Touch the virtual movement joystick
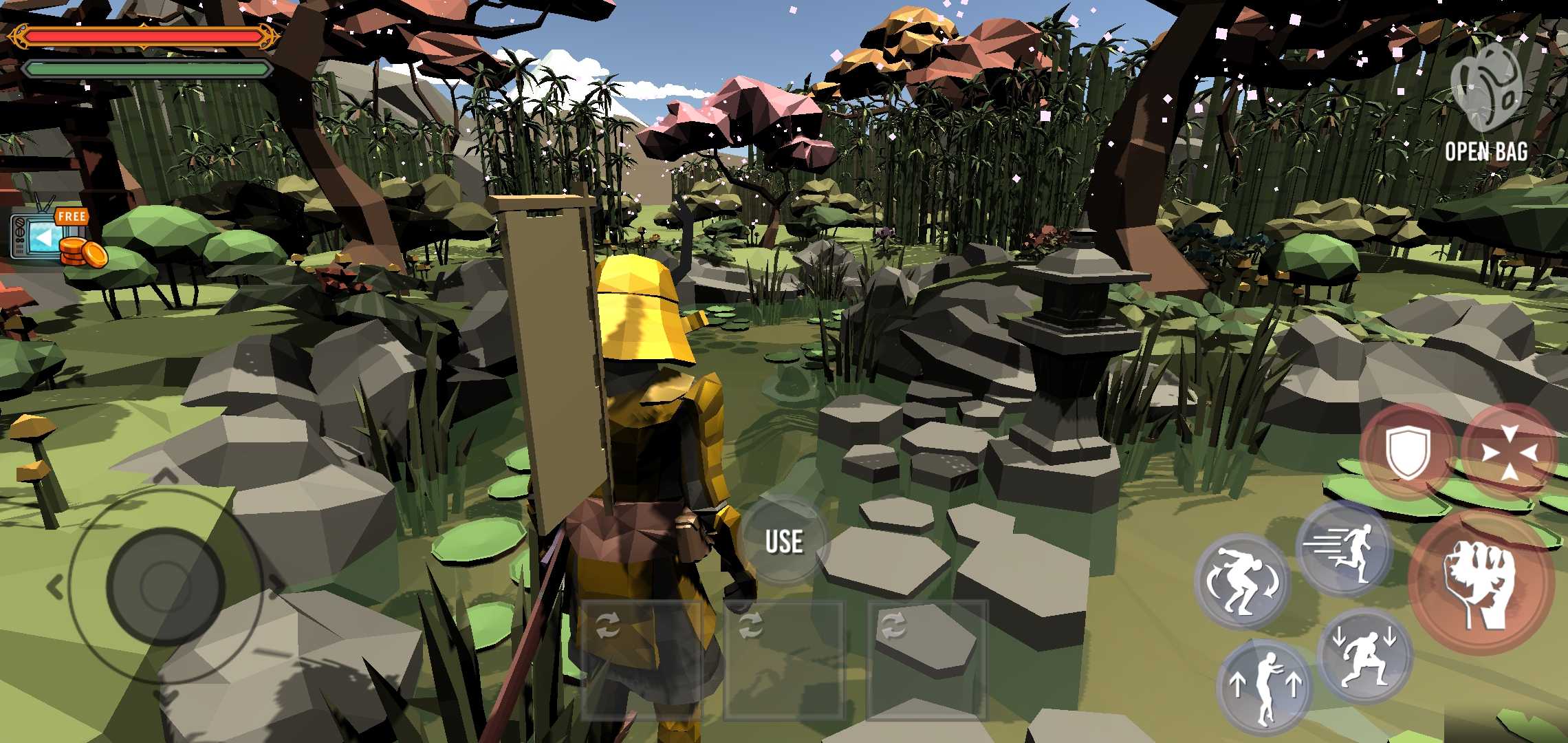Viewport: 1568px width, 743px height. 165,586
